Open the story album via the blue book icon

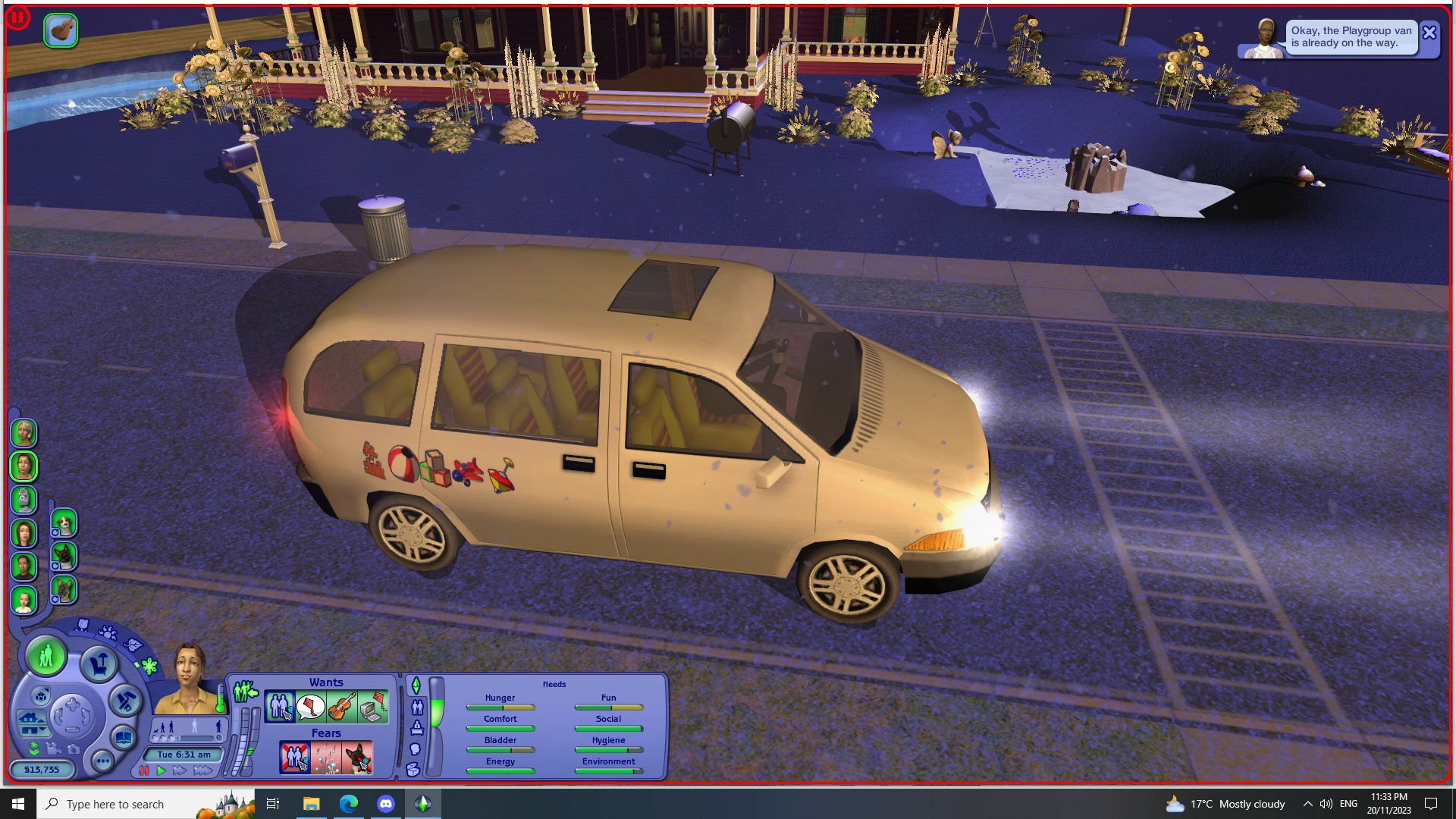pos(124,738)
